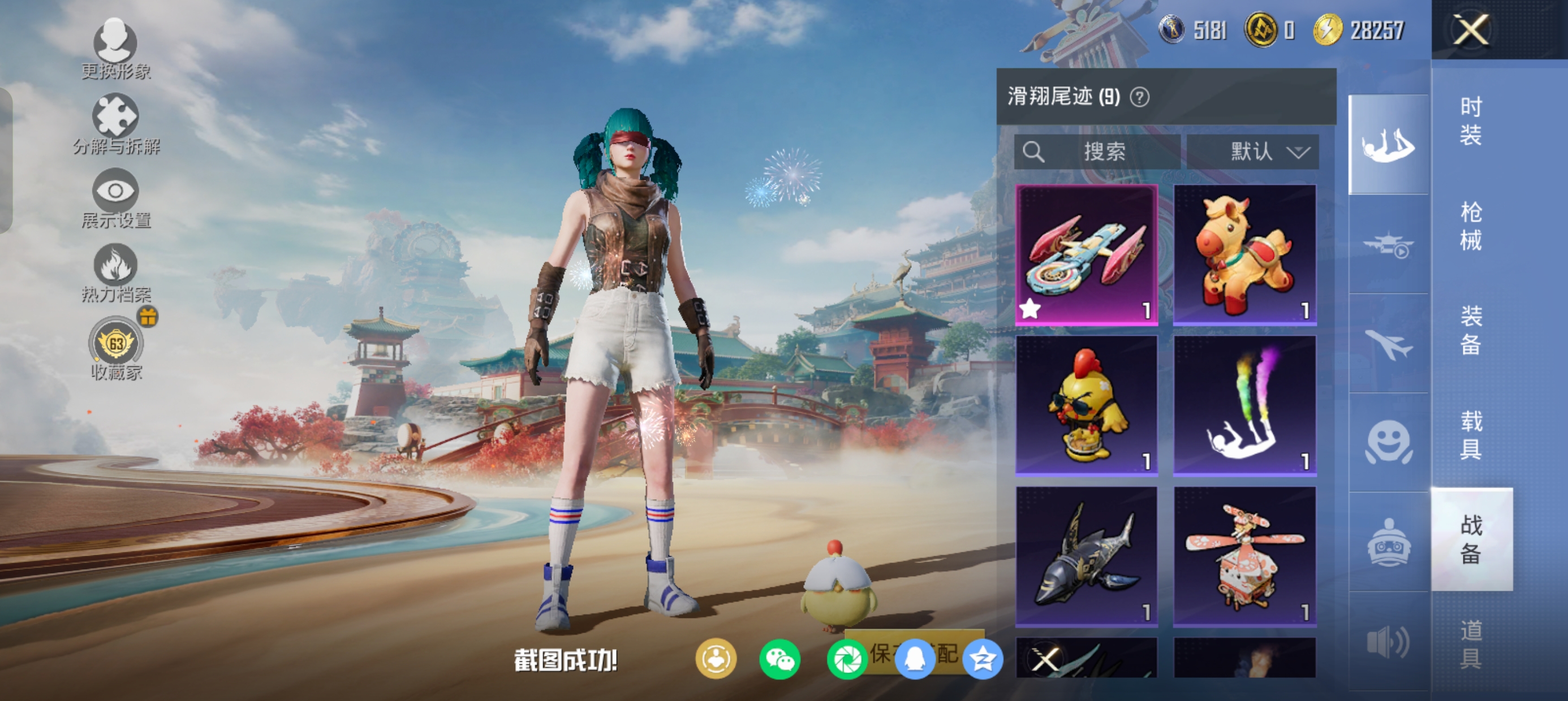Switch to the 时装 tab

click(1471, 121)
